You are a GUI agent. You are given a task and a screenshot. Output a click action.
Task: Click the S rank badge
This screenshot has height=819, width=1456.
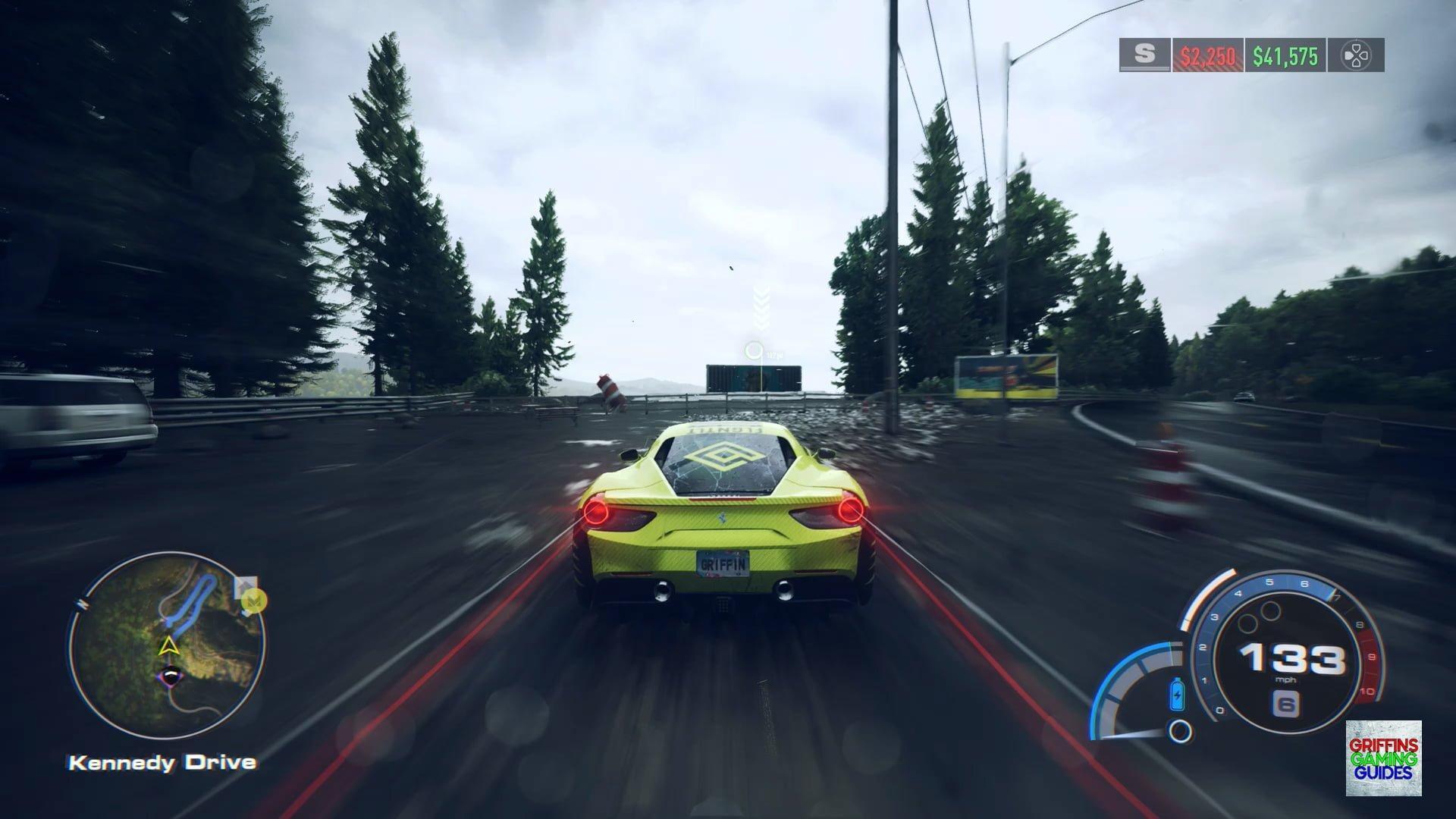point(1144,55)
